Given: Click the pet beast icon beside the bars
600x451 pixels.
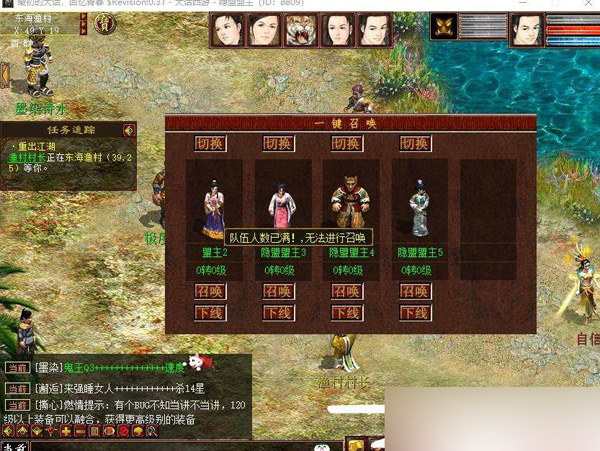Looking at the screenshot, I should (442, 28).
